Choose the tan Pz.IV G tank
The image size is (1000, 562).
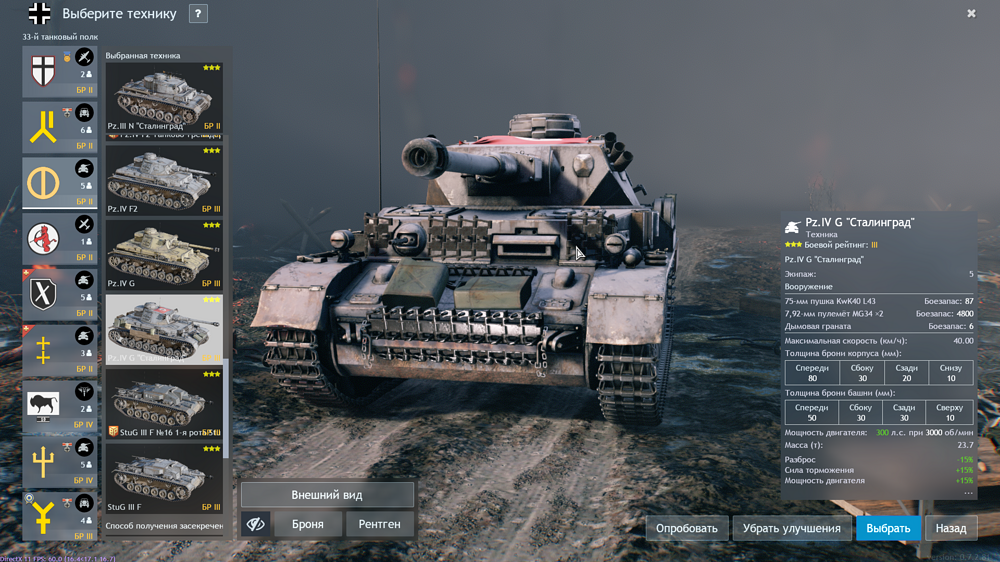[x=164, y=254]
